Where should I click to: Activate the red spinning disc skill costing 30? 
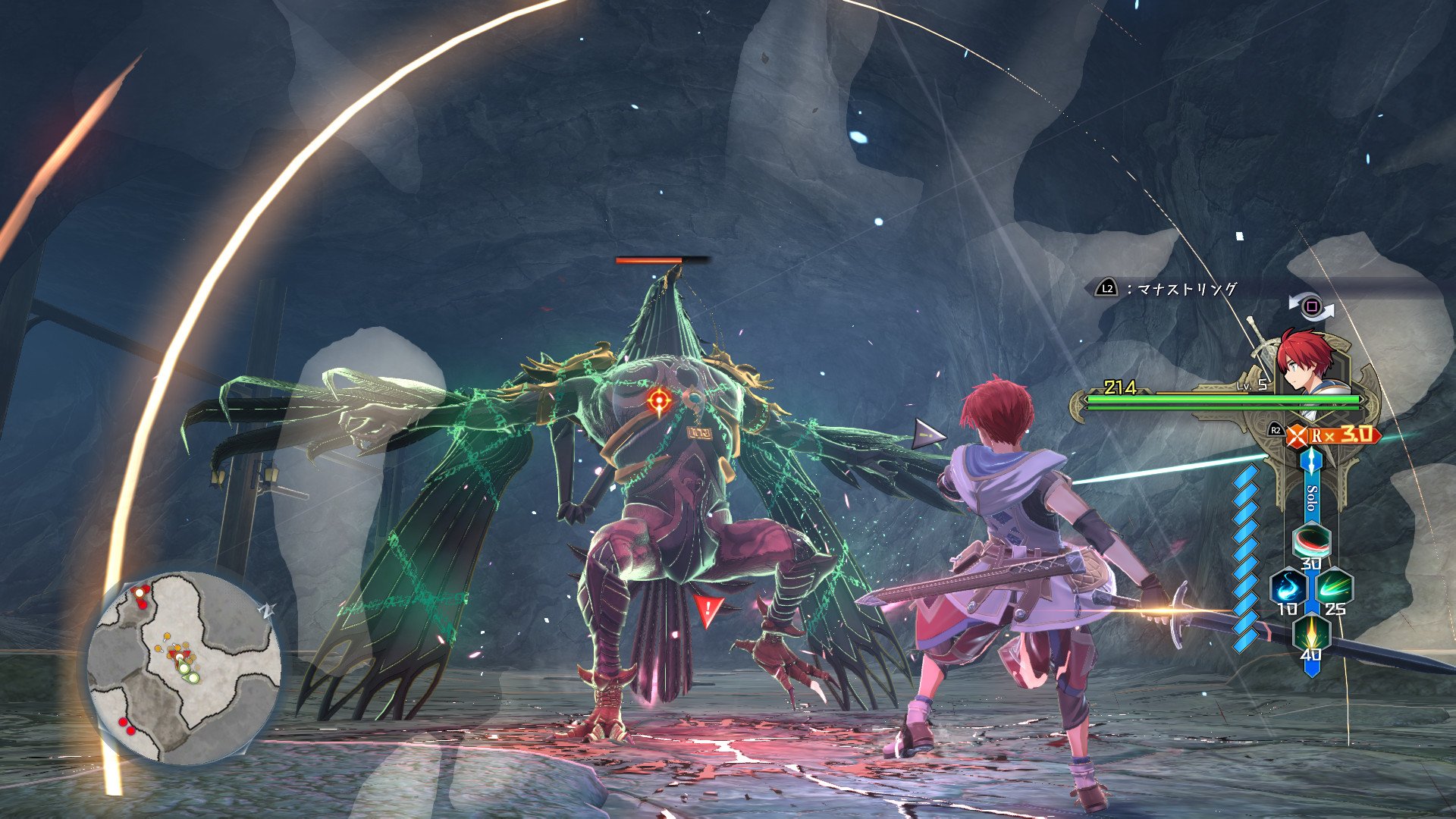1311,542
